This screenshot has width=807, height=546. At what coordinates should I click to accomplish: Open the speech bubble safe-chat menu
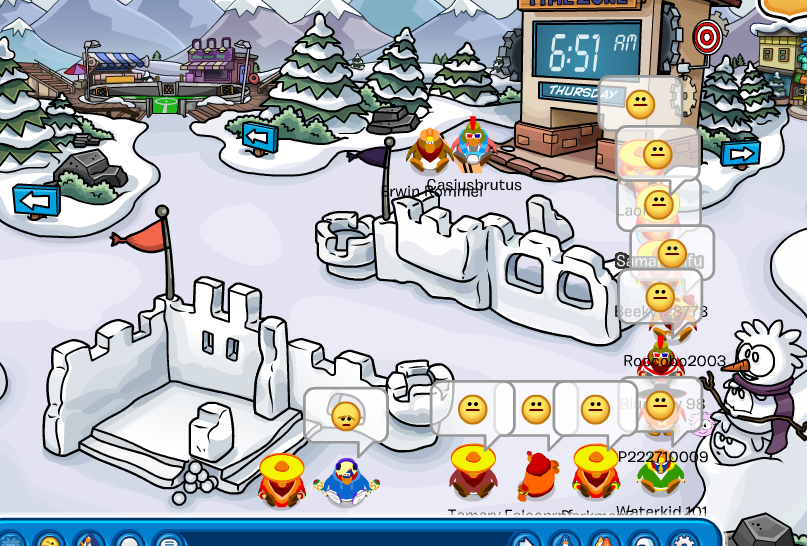pyautogui.click(x=166, y=539)
